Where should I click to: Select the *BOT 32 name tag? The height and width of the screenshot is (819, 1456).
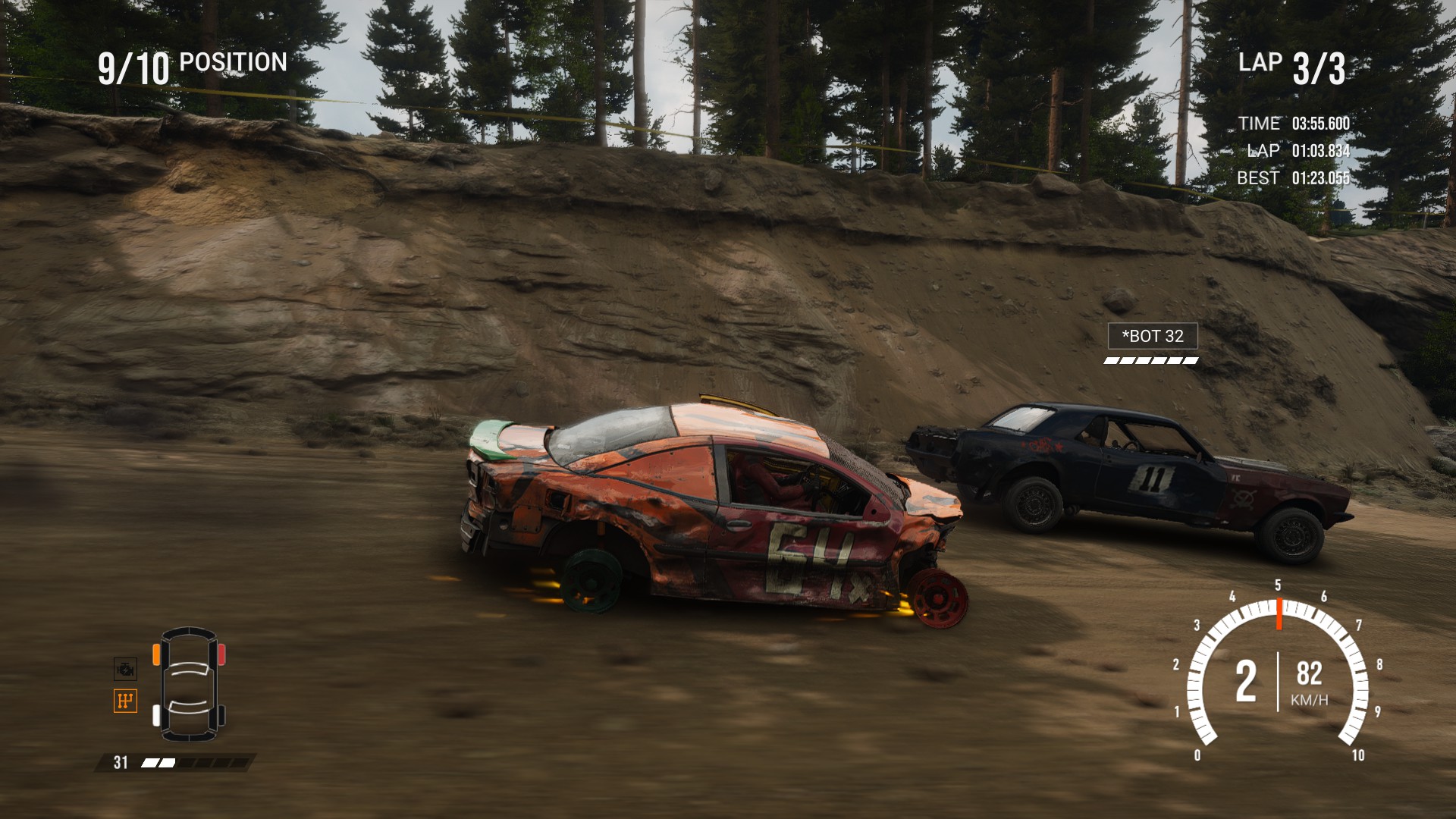click(x=1152, y=336)
